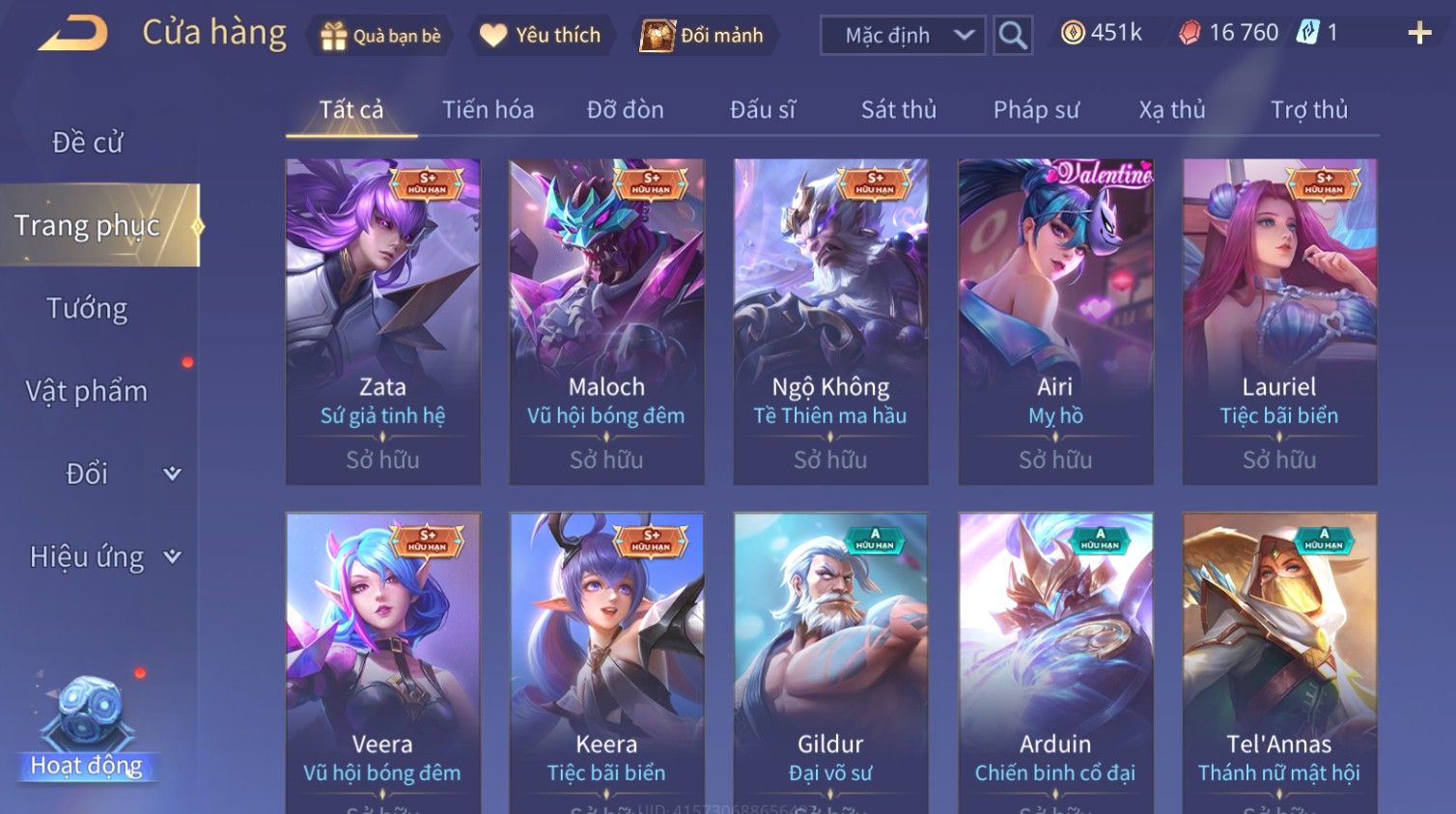Click the magnifying glass search button

click(x=1013, y=36)
